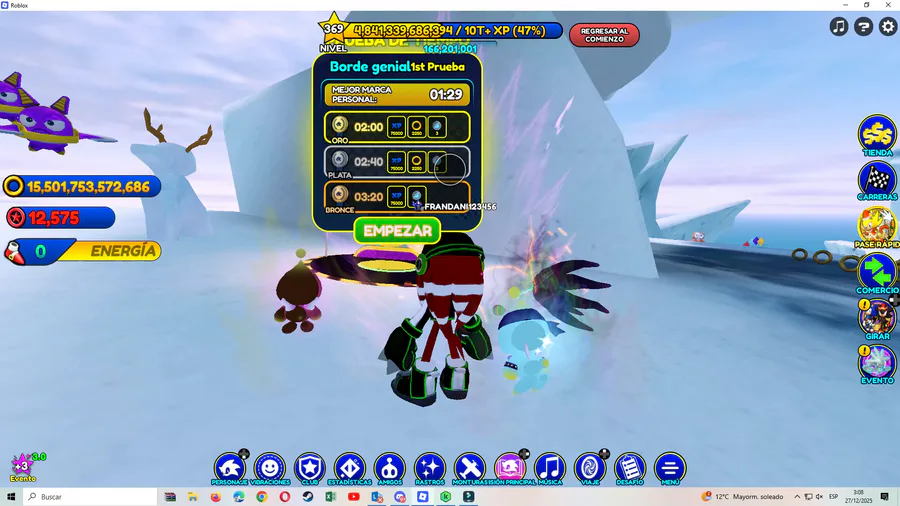Show the Estadísticas panel
The image size is (900, 506).
click(x=350, y=467)
